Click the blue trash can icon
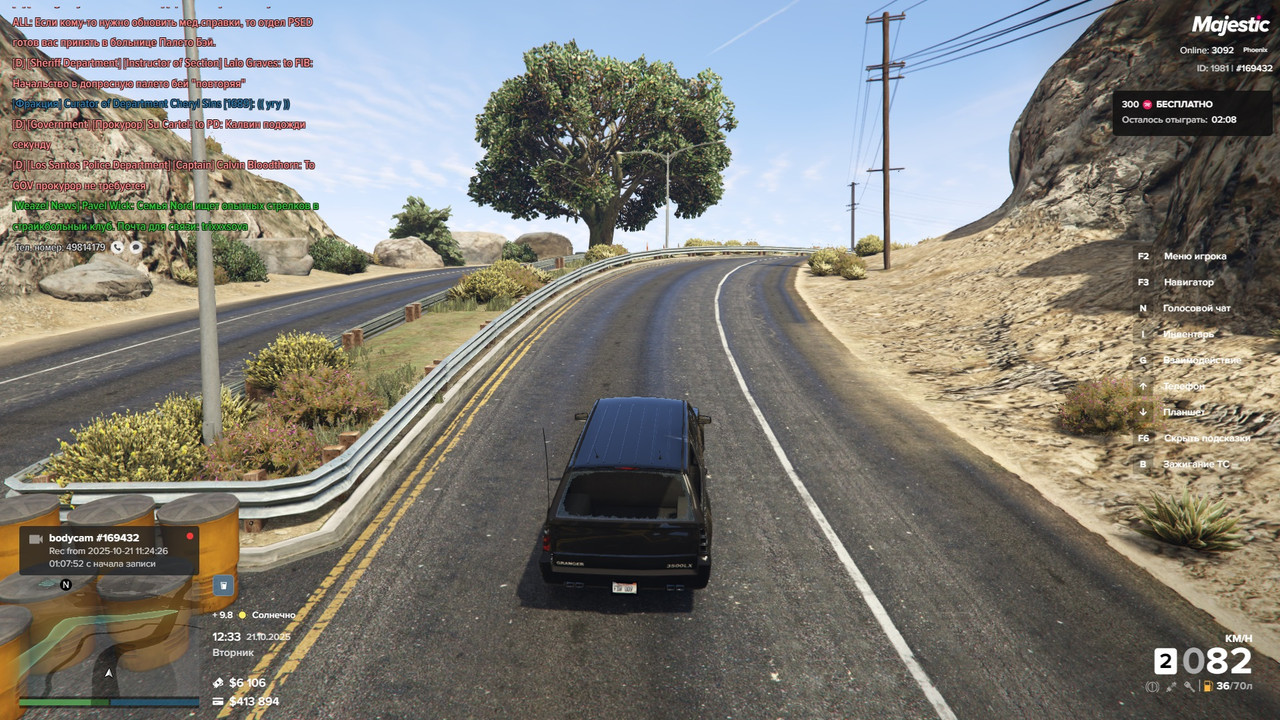 click(224, 585)
